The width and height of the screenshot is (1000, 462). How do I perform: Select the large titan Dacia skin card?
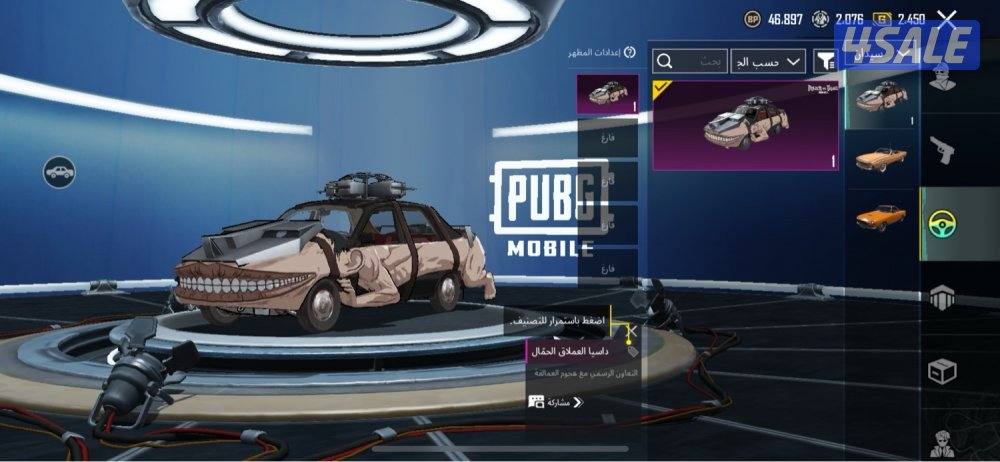coord(745,125)
